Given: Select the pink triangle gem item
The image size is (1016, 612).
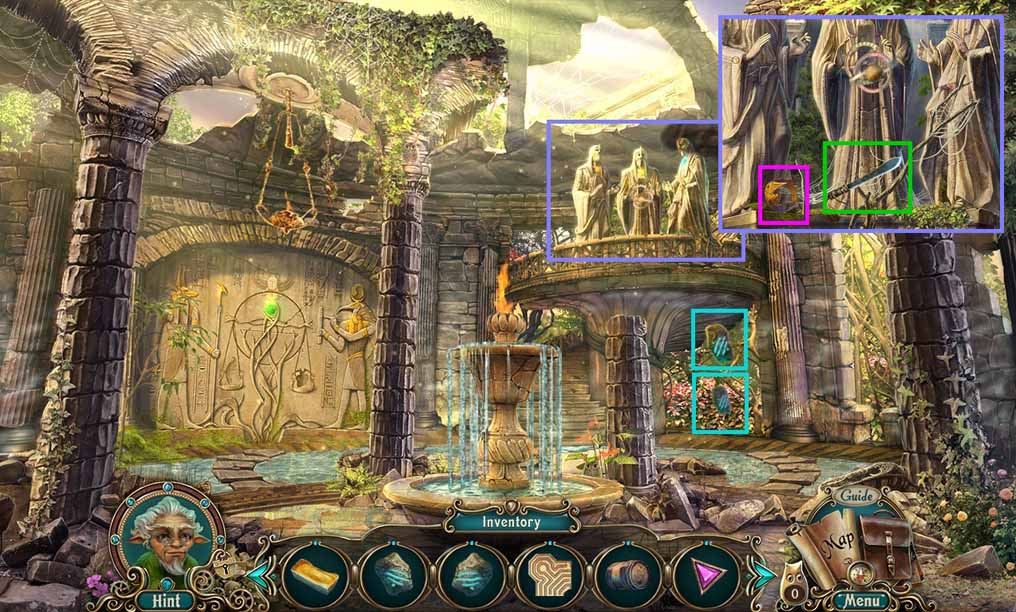Looking at the screenshot, I should point(702,577).
